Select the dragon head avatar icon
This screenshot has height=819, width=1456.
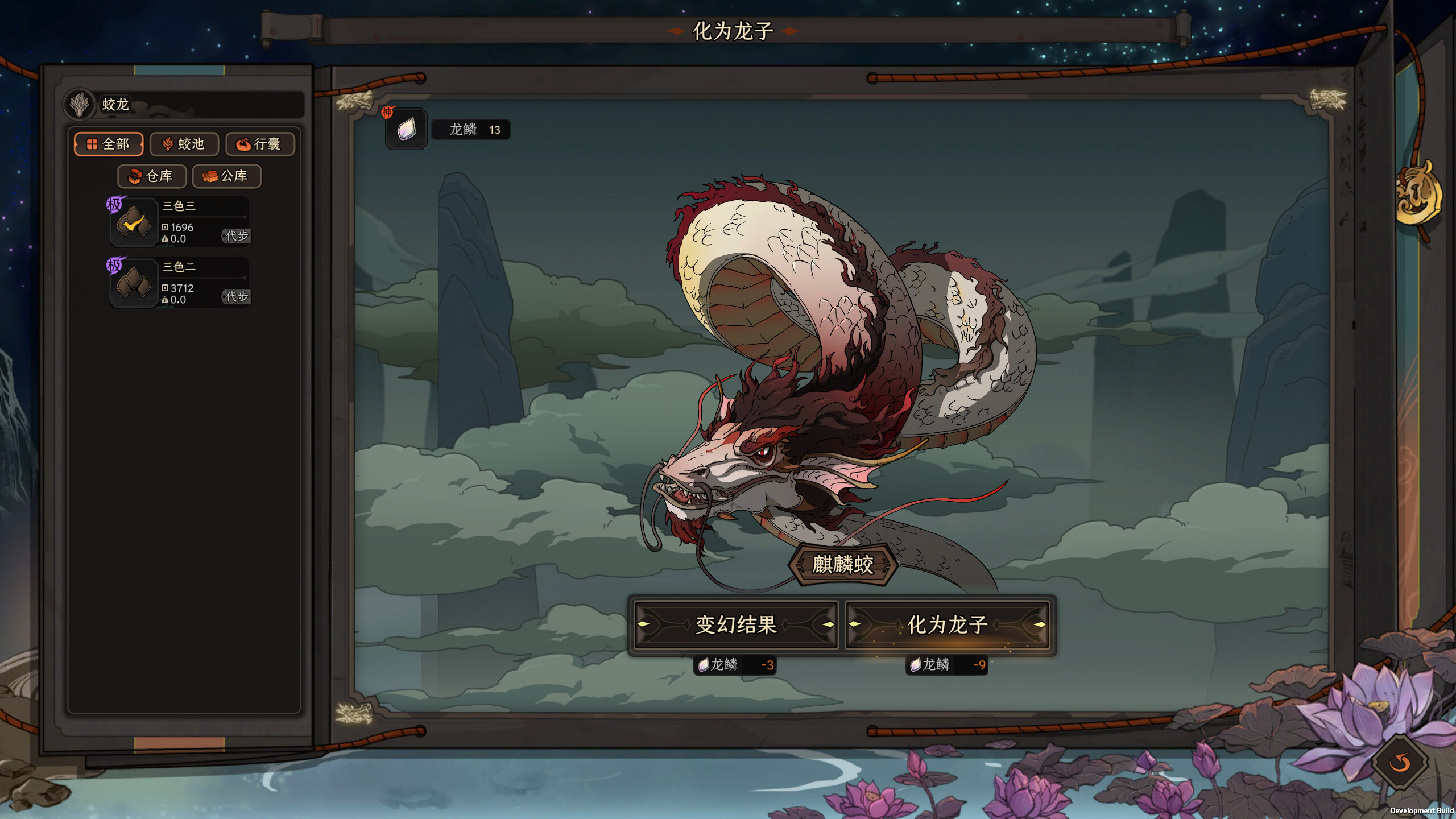(80, 105)
